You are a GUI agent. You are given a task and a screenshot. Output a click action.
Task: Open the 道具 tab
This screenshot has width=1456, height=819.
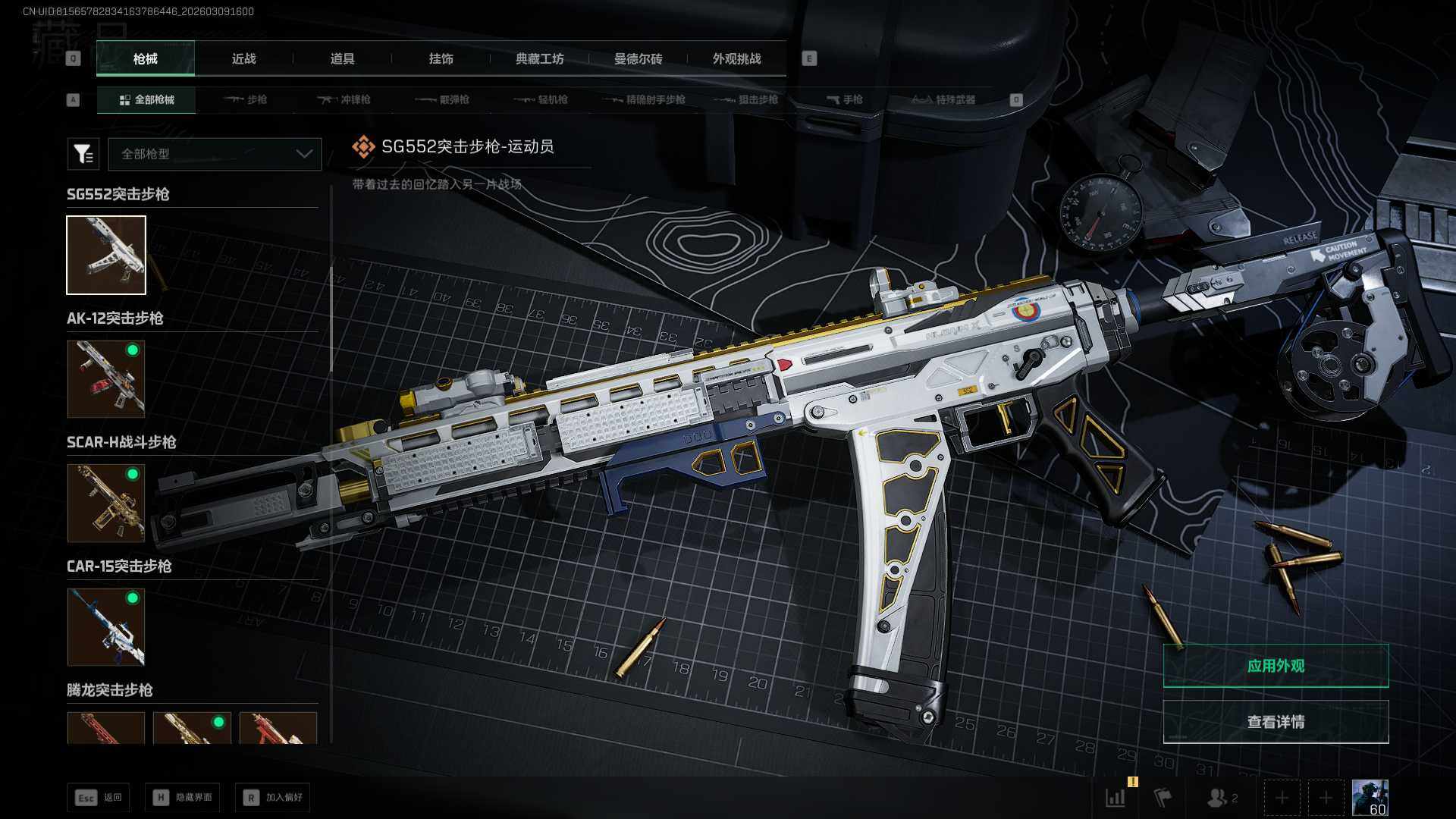(x=342, y=59)
